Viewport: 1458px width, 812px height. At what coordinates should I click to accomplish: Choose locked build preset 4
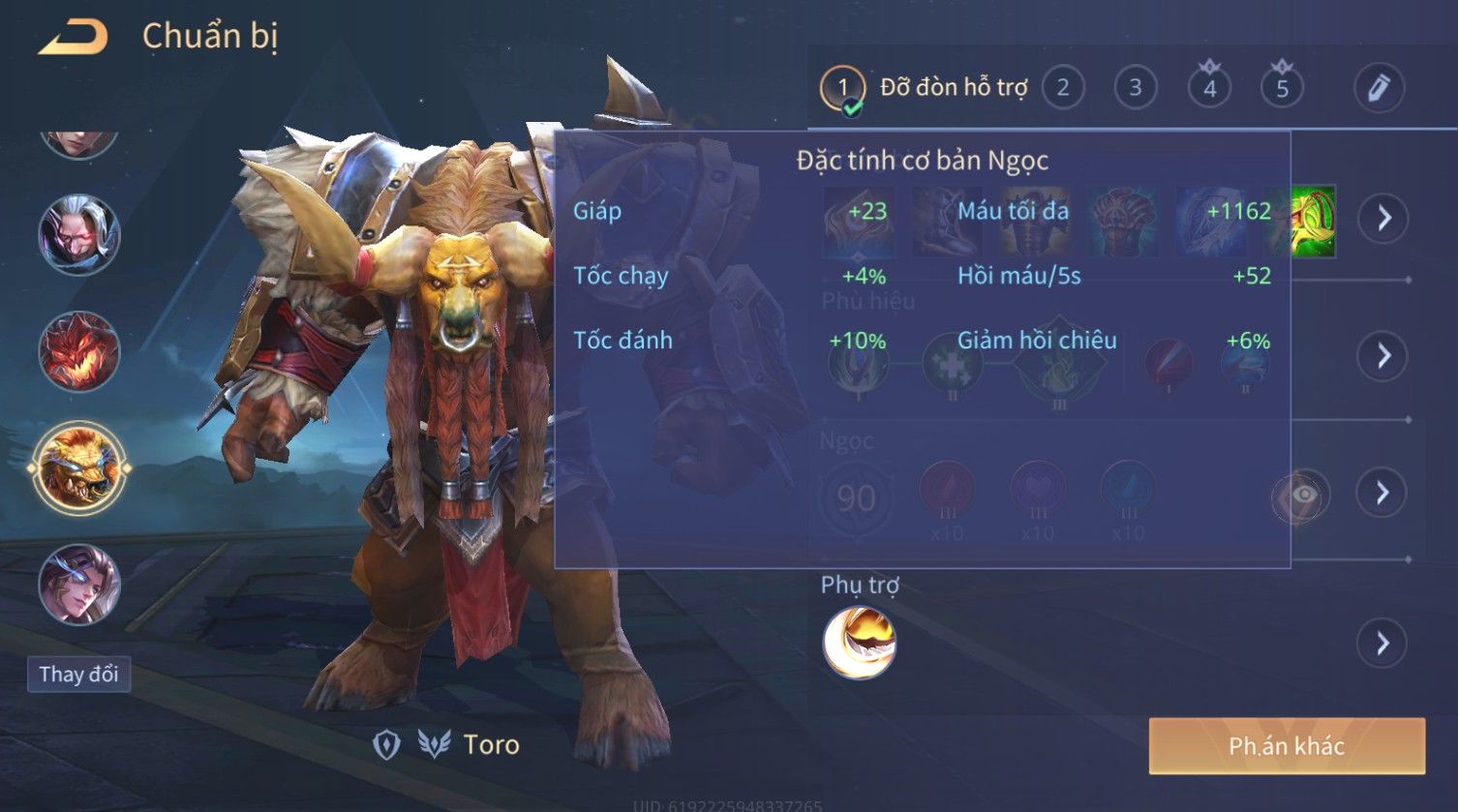1209,89
